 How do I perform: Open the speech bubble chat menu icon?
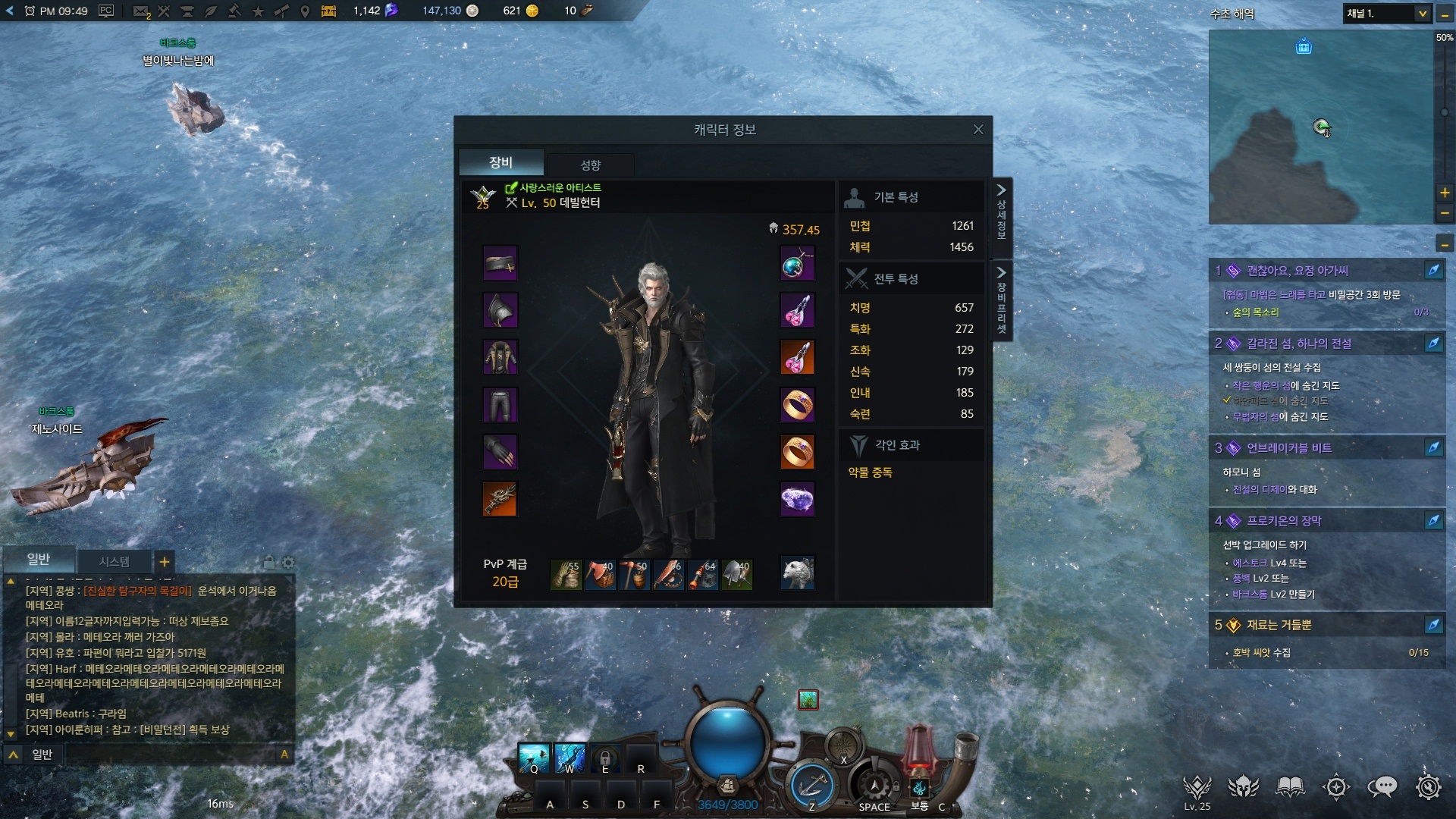[x=1382, y=787]
